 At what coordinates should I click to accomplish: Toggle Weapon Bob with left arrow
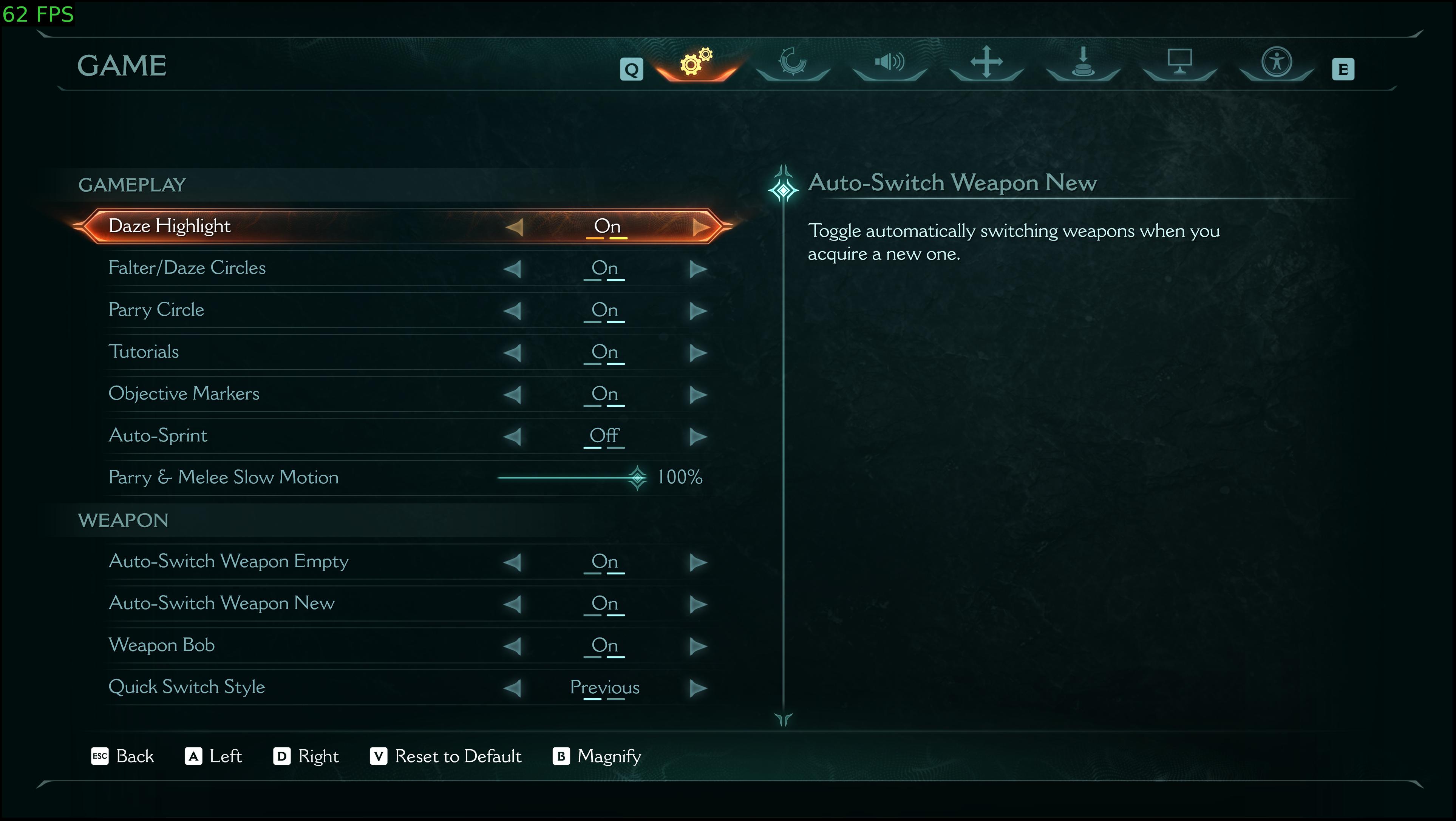pyautogui.click(x=512, y=646)
